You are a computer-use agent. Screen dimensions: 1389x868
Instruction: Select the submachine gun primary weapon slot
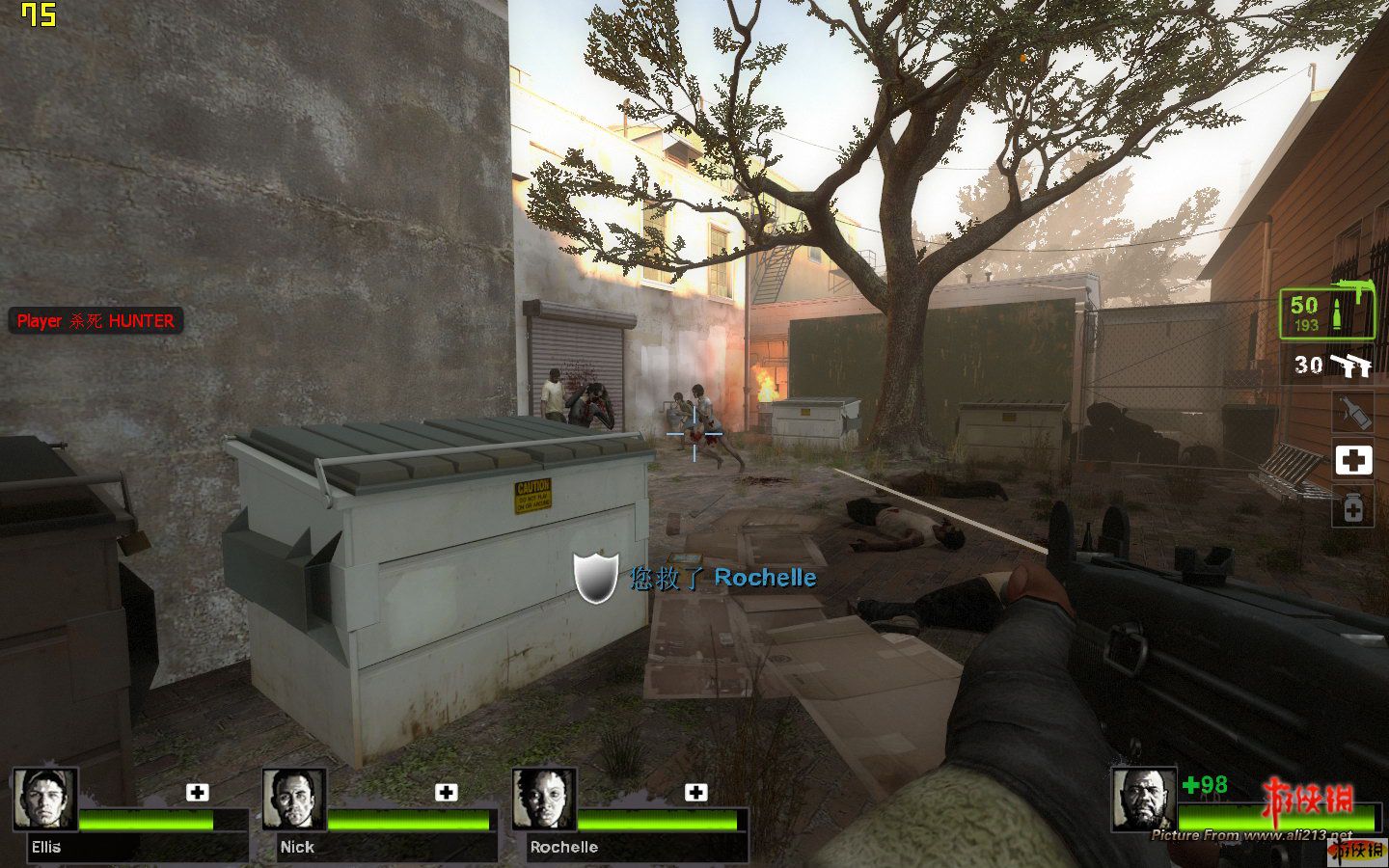click(1327, 313)
